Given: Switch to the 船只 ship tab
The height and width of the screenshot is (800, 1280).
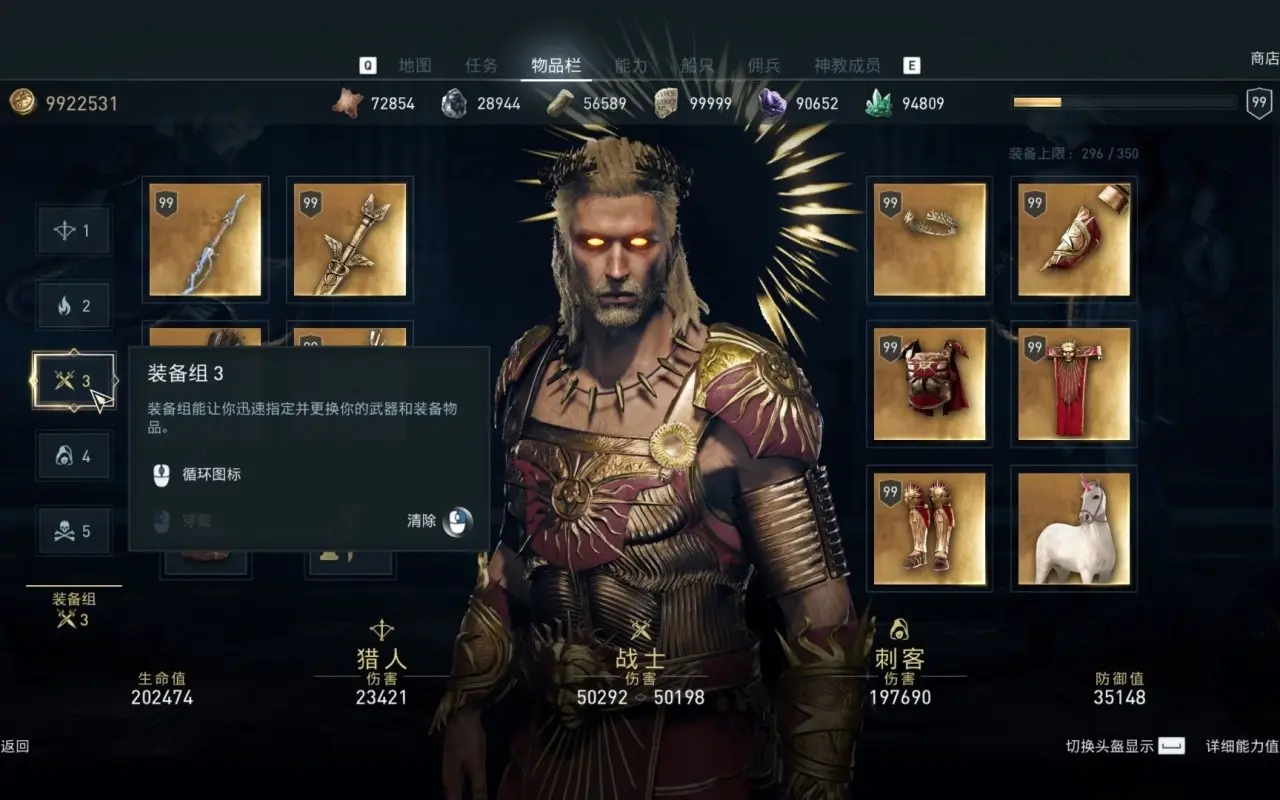Looking at the screenshot, I should click(697, 66).
